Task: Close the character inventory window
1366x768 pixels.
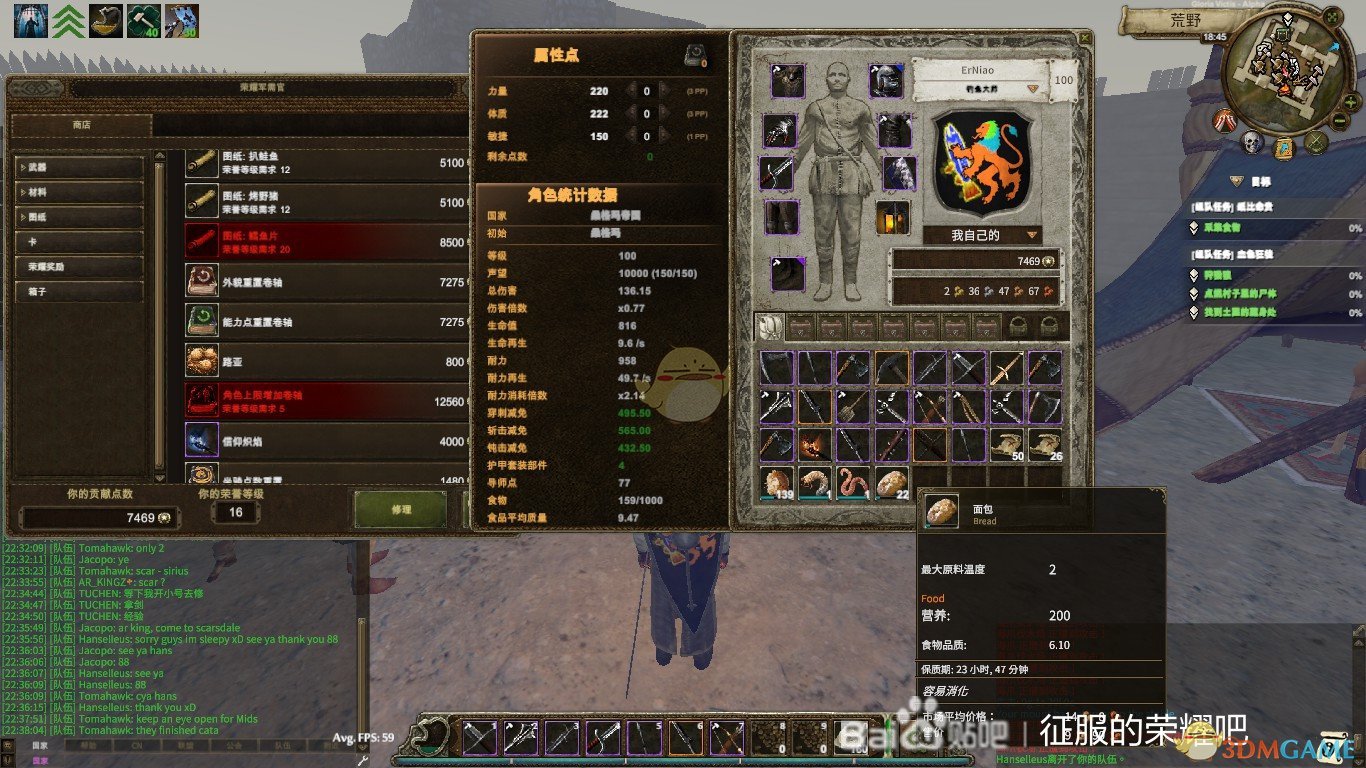Action: point(1085,37)
